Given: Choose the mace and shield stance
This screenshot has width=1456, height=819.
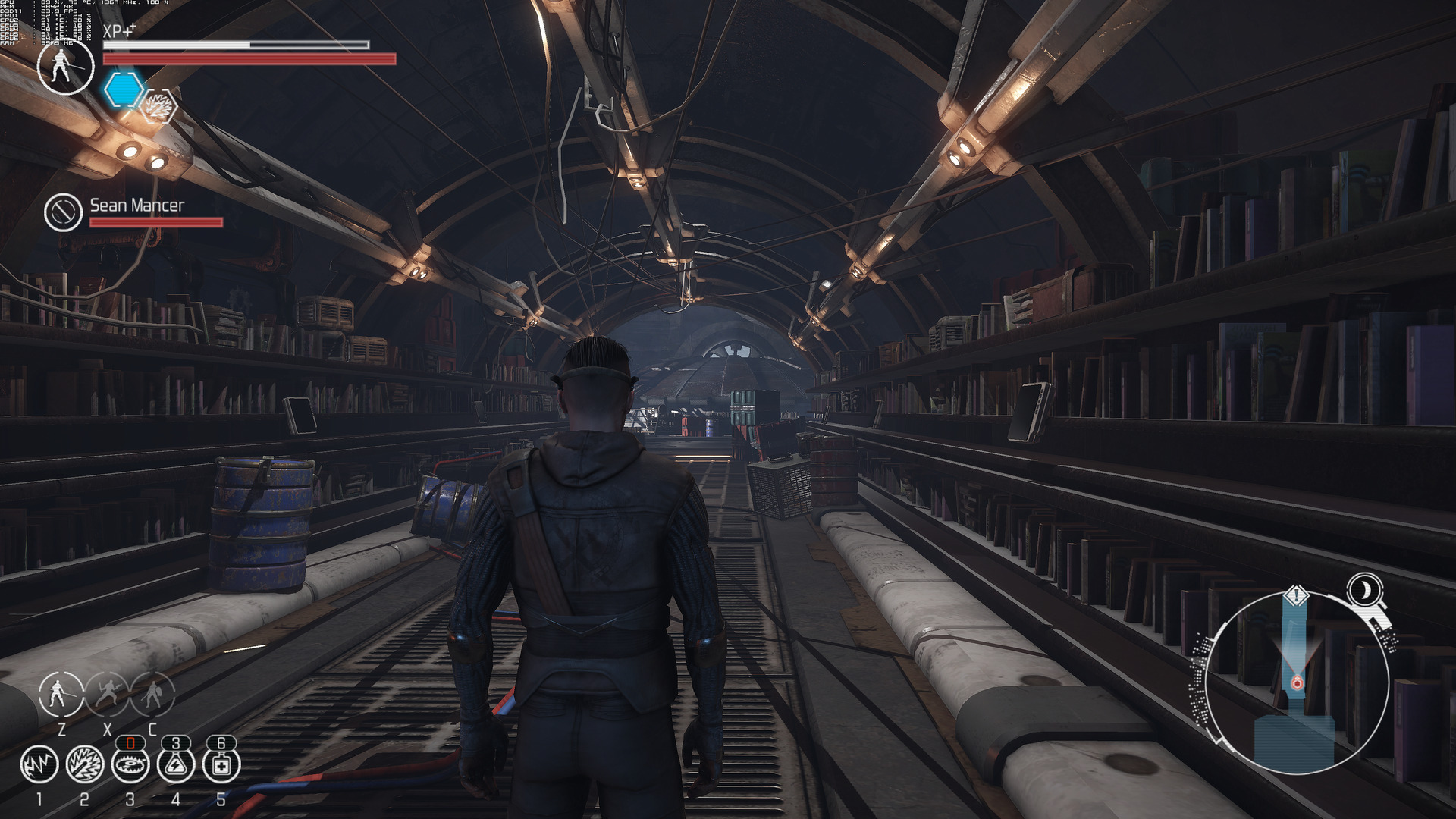Looking at the screenshot, I should tap(152, 693).
